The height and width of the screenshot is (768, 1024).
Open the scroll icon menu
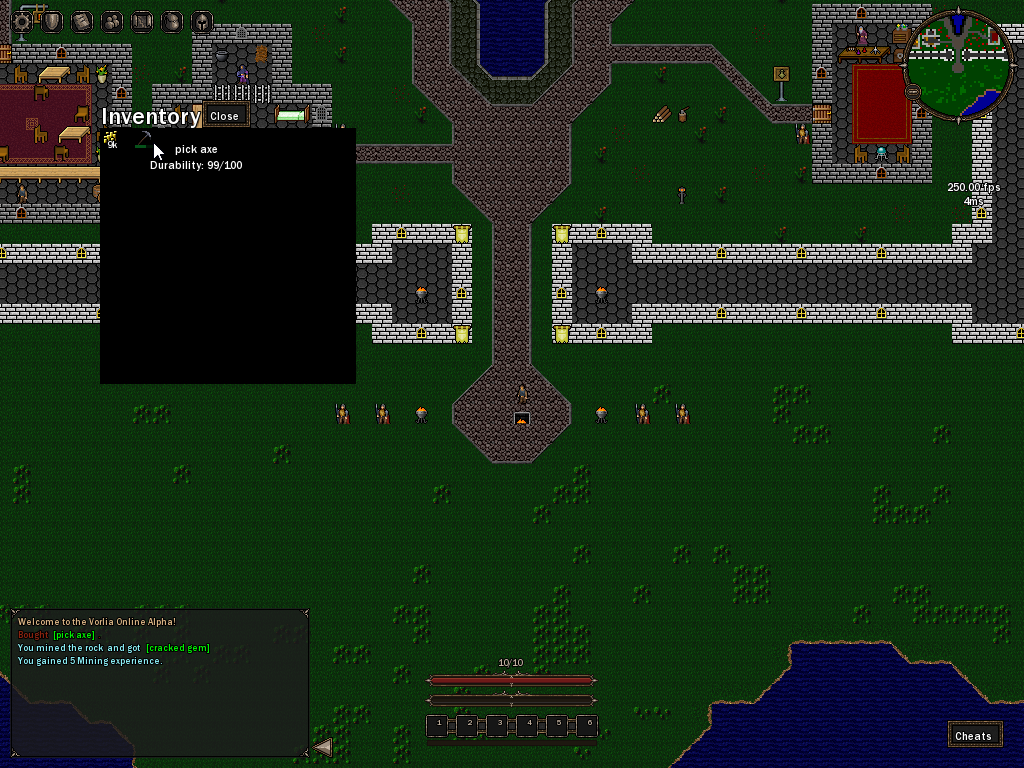(81, 21)
